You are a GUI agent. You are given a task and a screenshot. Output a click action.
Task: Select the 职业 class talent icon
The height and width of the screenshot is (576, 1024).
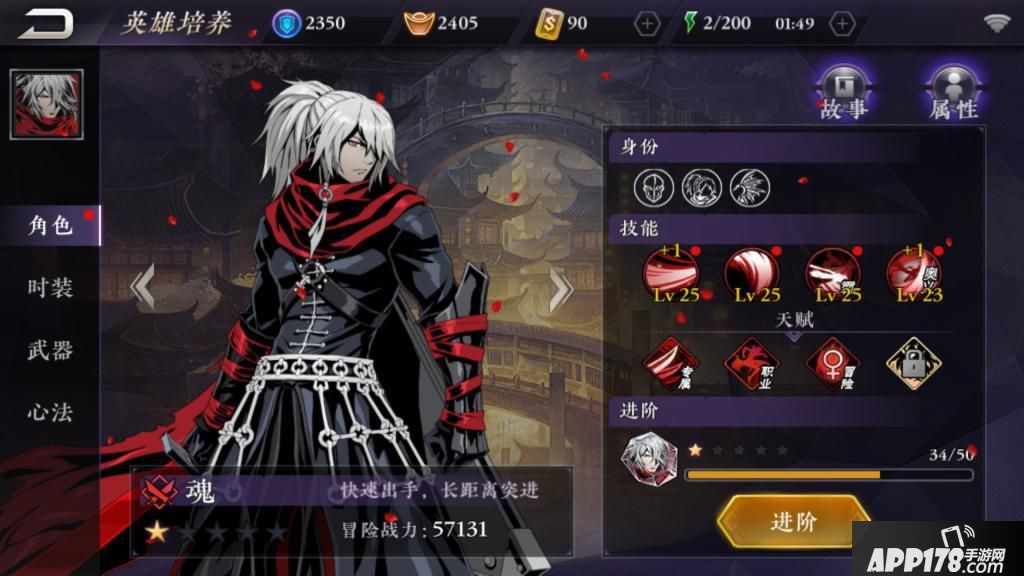coord(752,364)
